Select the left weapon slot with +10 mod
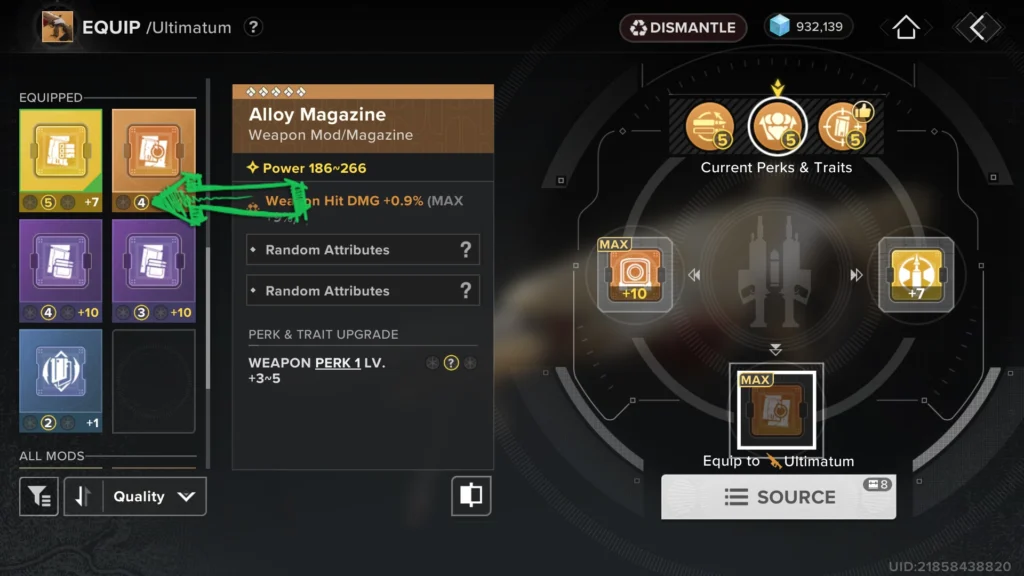This screenshot has height=576, width=1024. pyautogui.click(x=634, y=274)
